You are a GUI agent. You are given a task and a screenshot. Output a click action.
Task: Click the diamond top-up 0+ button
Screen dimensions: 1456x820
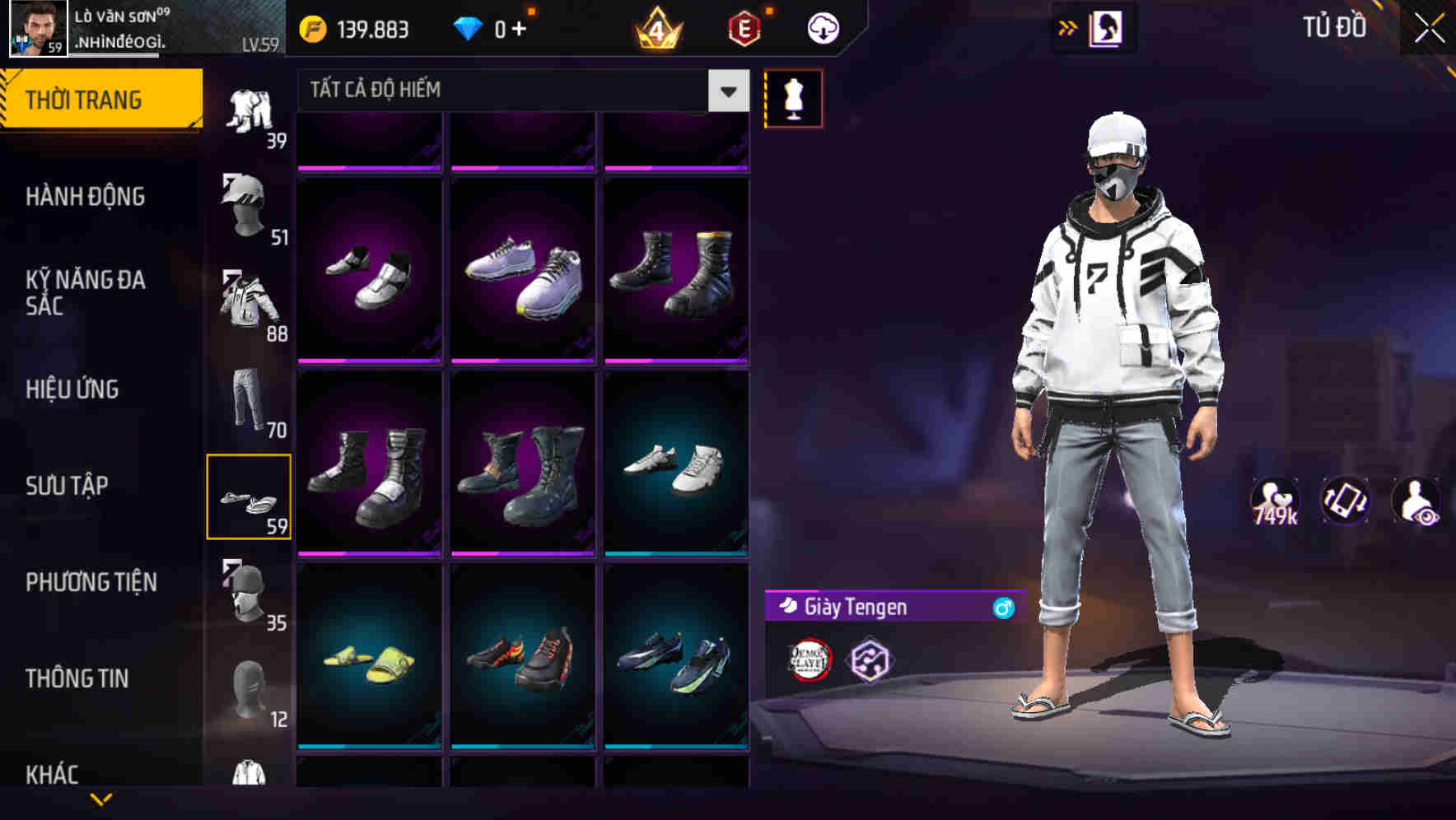(x=494, y=26)
